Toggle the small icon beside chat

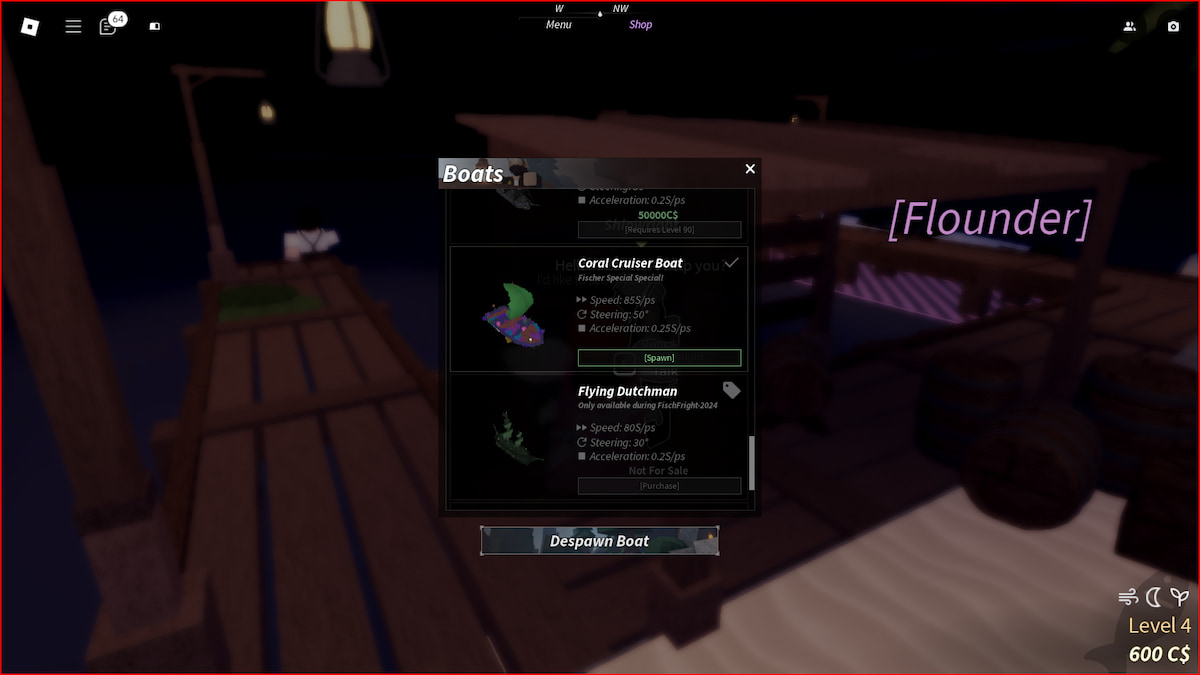154,27
